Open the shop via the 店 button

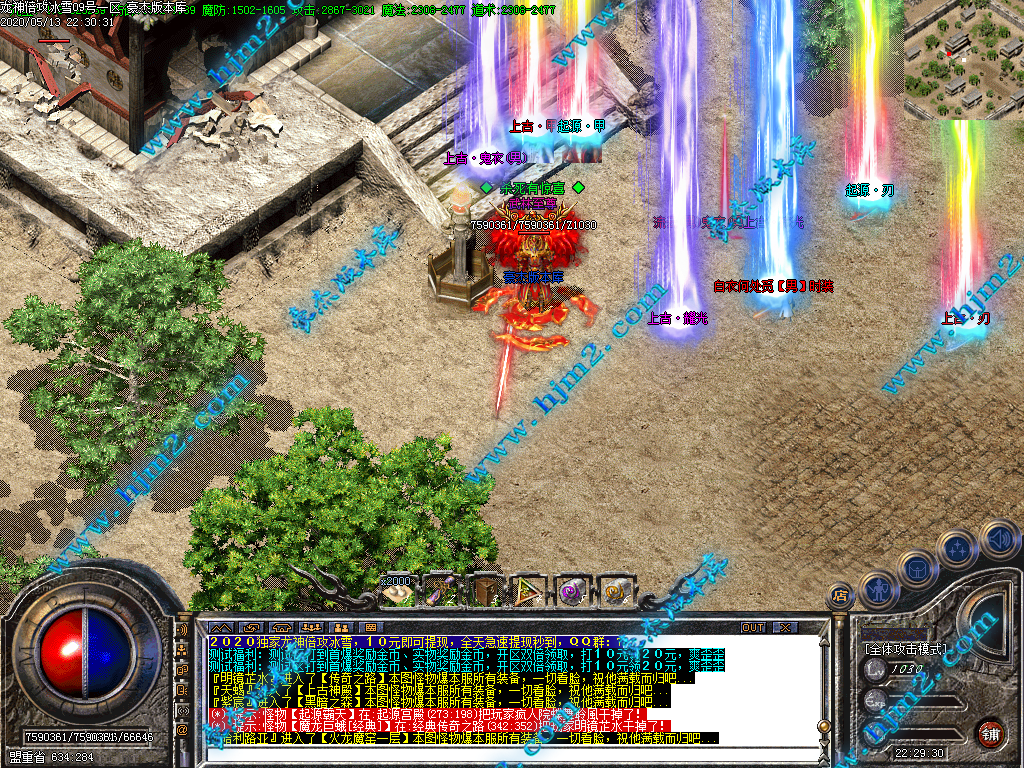(x=841, y=597)
